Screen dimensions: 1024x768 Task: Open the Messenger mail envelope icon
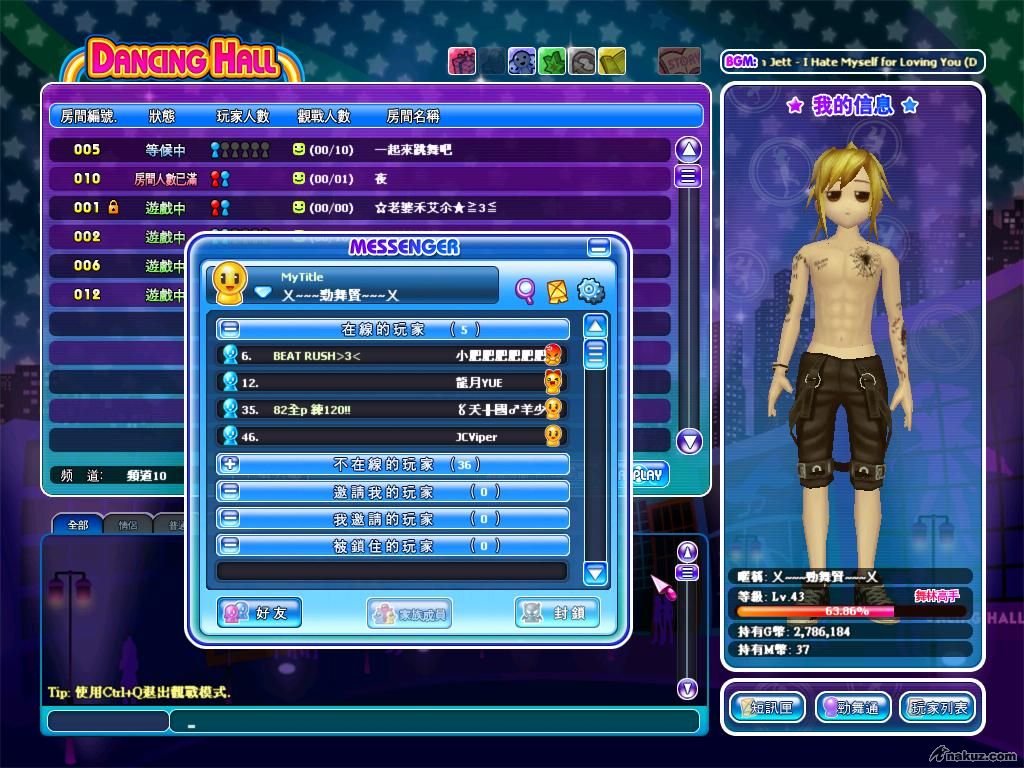[558, 290]
